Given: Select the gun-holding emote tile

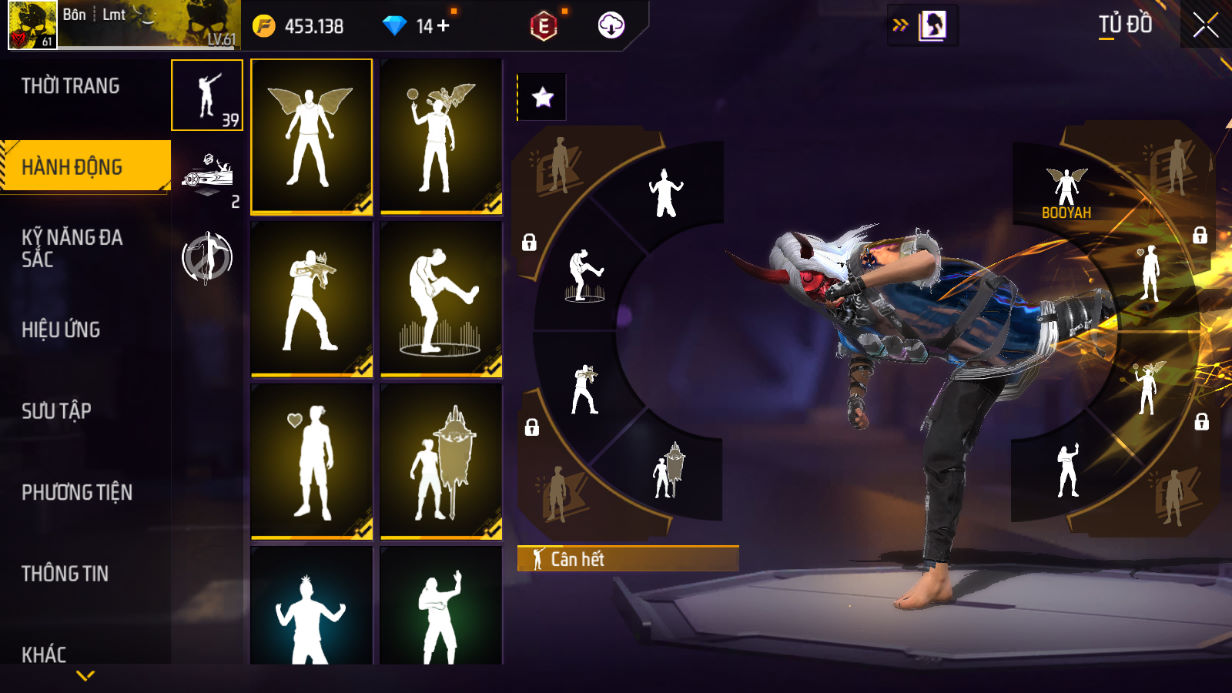Looking at the screenshot, I should [311, 299].
